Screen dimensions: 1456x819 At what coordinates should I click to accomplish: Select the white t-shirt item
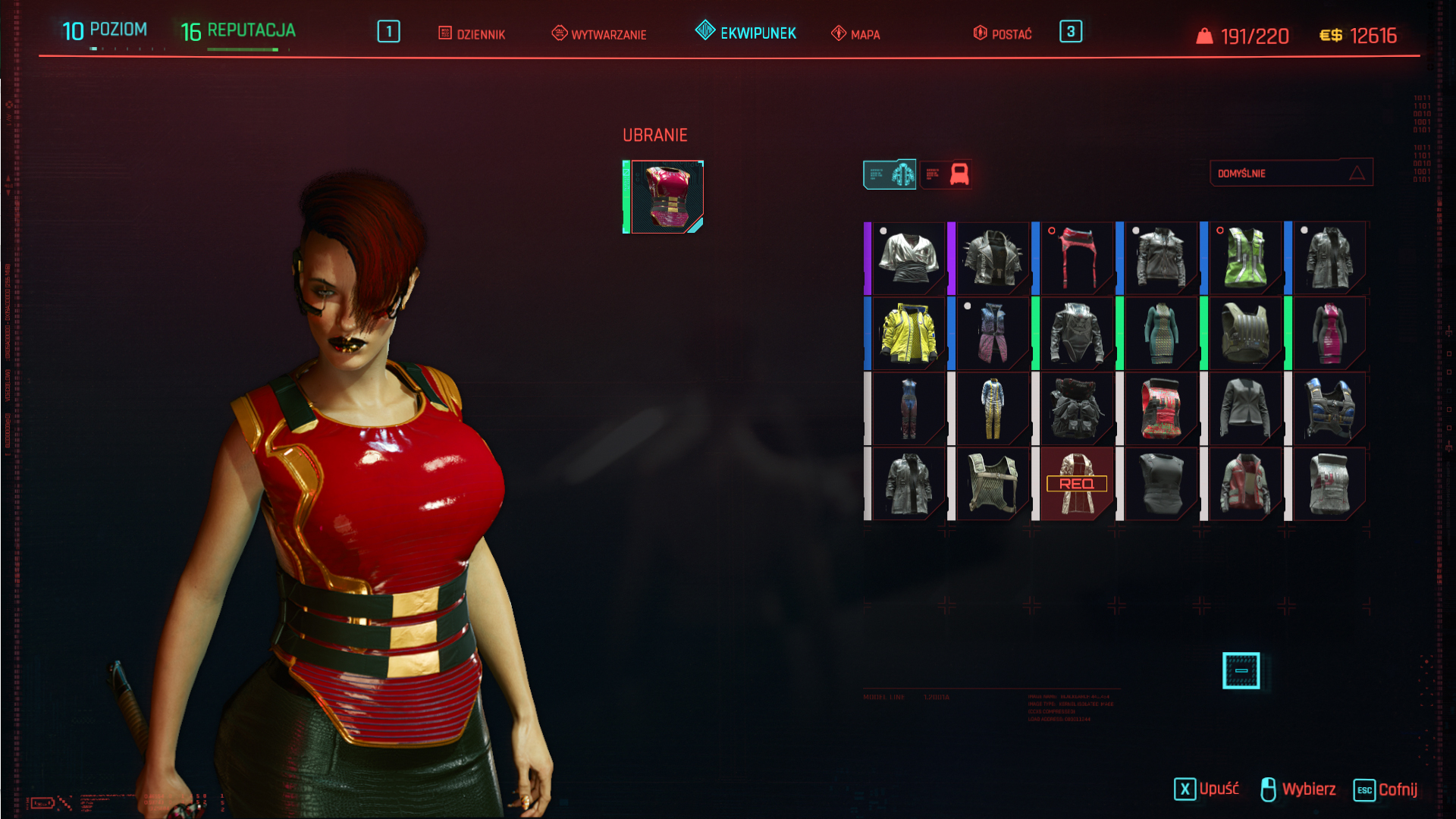pos(908,258)
